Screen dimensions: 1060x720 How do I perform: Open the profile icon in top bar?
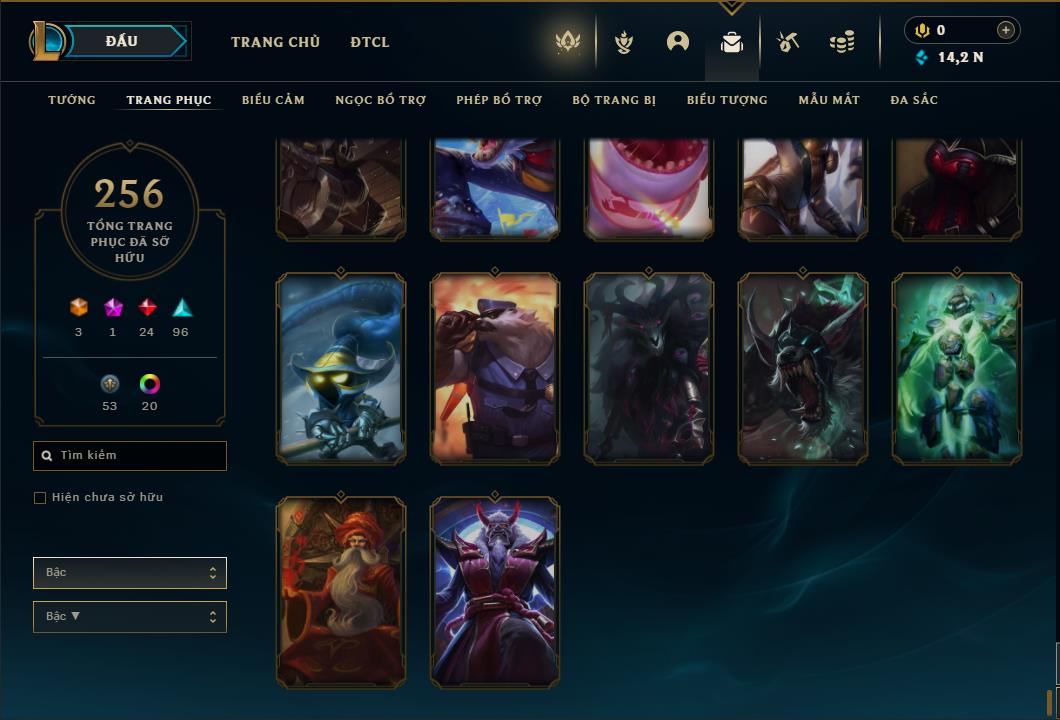(x=678, y=42)
